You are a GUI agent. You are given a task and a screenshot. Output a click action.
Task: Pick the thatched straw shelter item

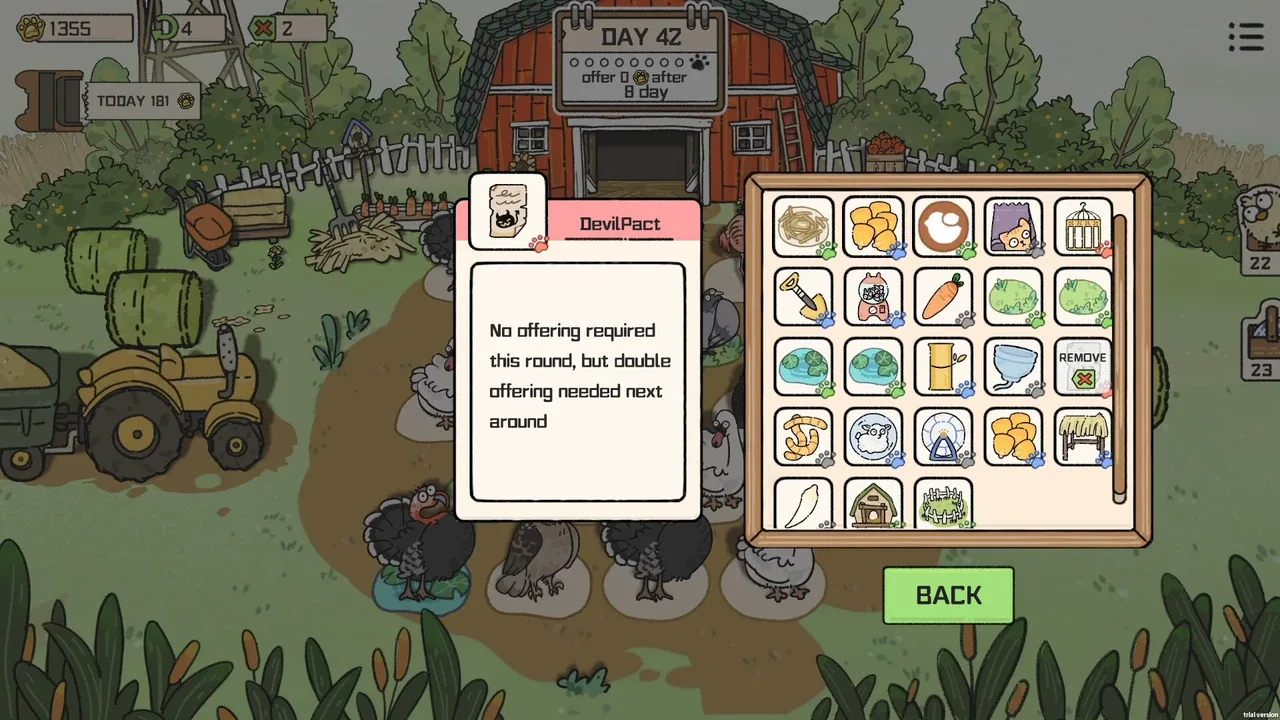pos(1083,435)
